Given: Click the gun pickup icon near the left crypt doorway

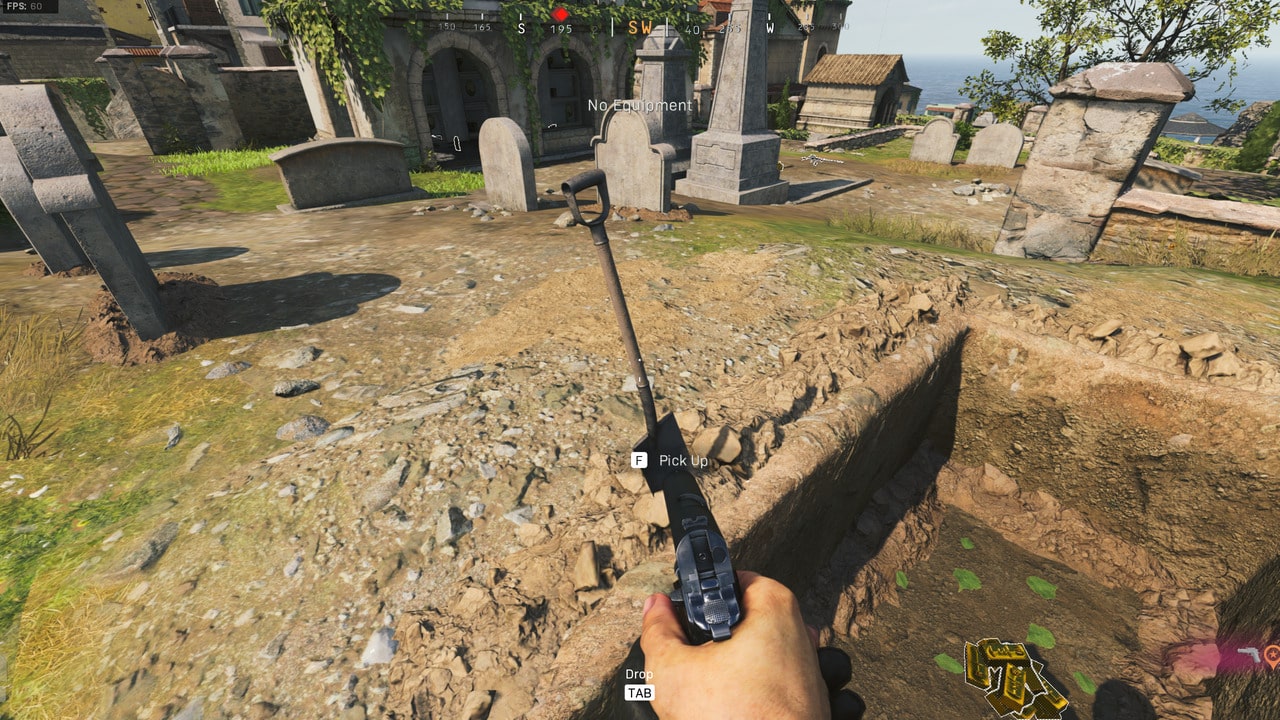Looking at the screenshot, I should coord(435,137).
